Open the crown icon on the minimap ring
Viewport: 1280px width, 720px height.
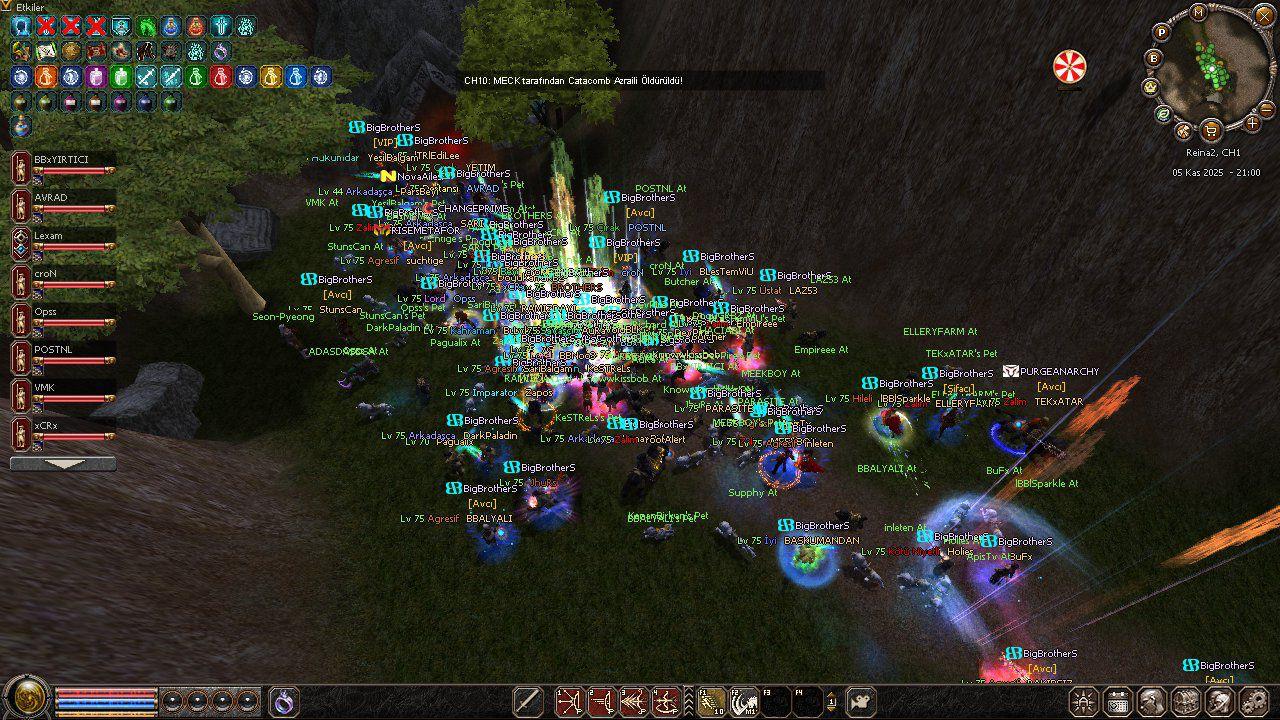(x=1150, y=87)
